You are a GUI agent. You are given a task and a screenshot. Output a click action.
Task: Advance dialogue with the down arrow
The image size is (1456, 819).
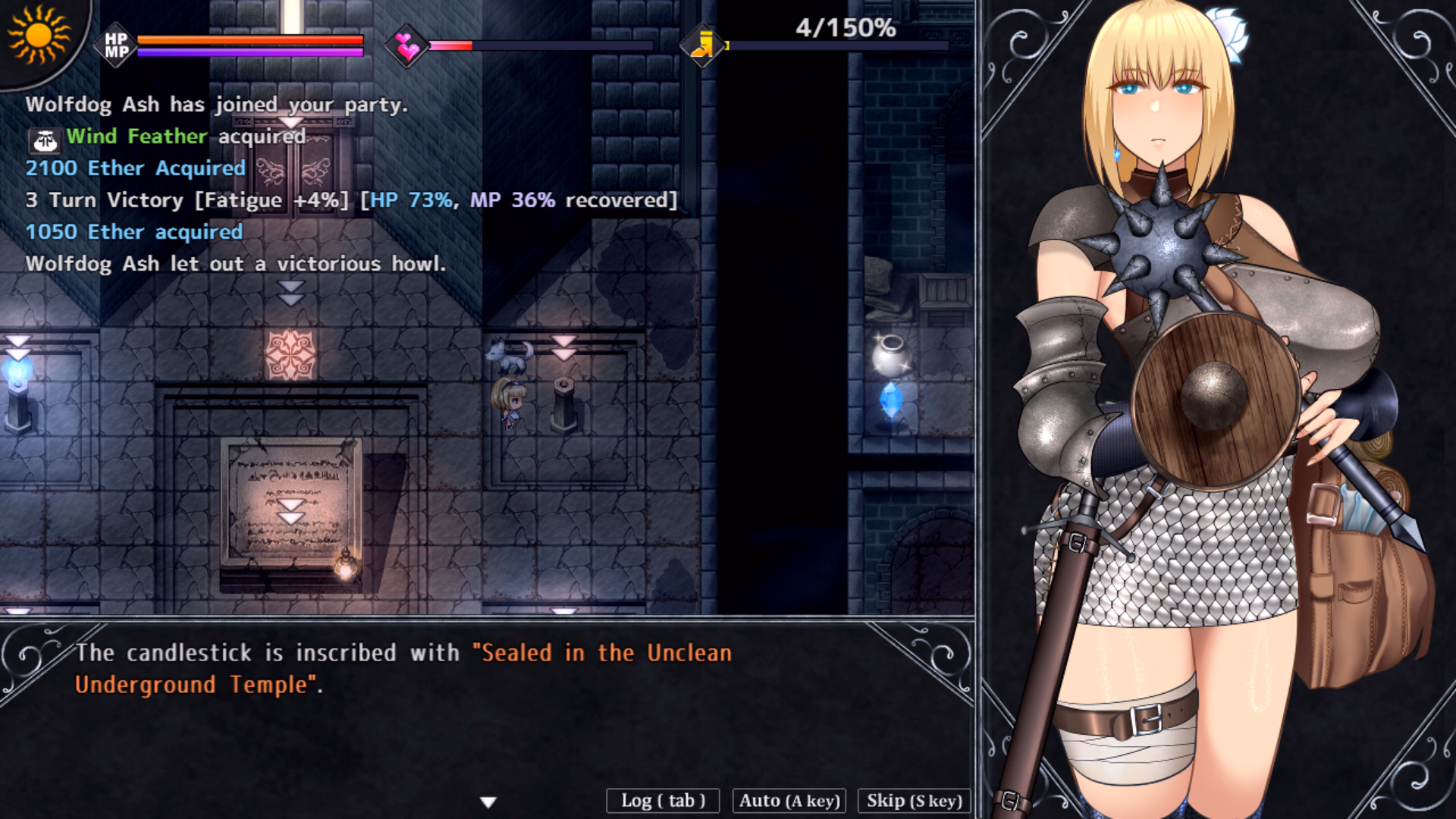click(x=488, y=802)
